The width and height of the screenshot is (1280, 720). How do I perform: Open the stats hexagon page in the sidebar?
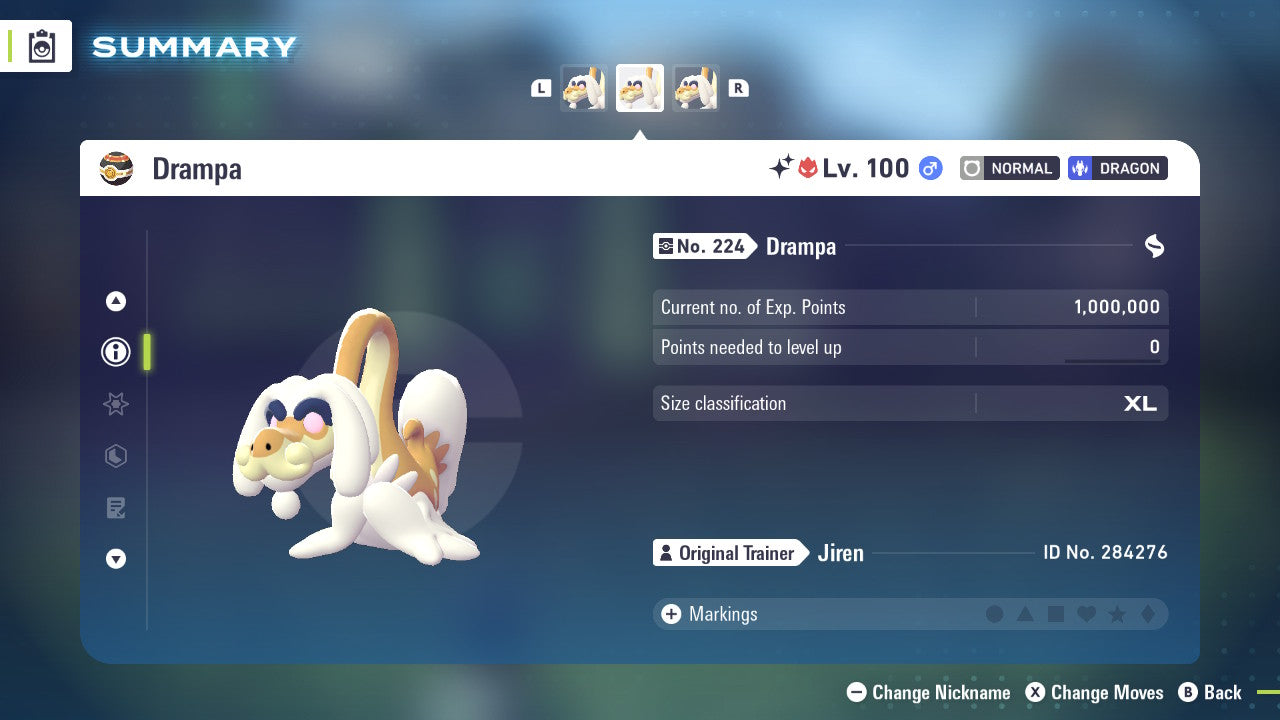pos(116,456)
